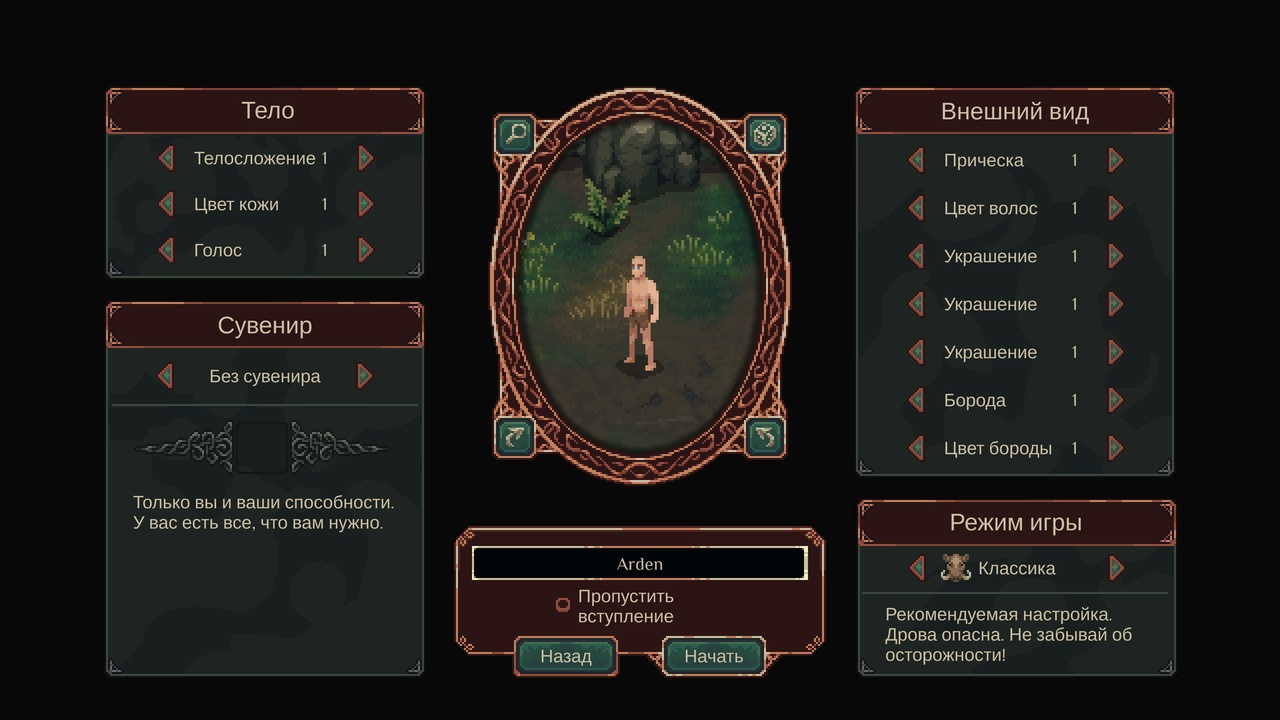Switch to next Режим игры game mode
The image size is (1280, 720).
tap(1117, 568)
